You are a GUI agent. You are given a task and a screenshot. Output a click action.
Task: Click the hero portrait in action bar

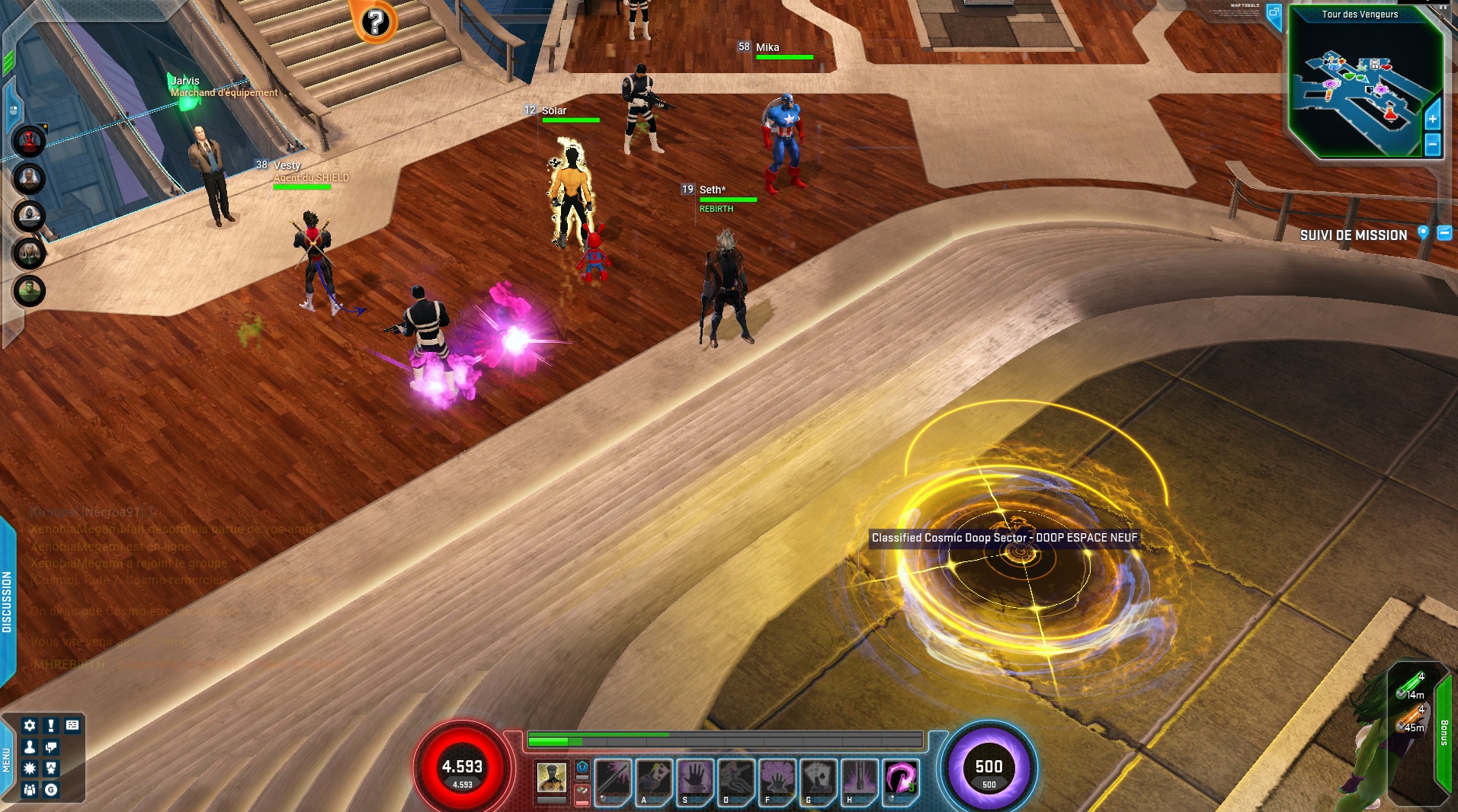(x=551, y=778)
